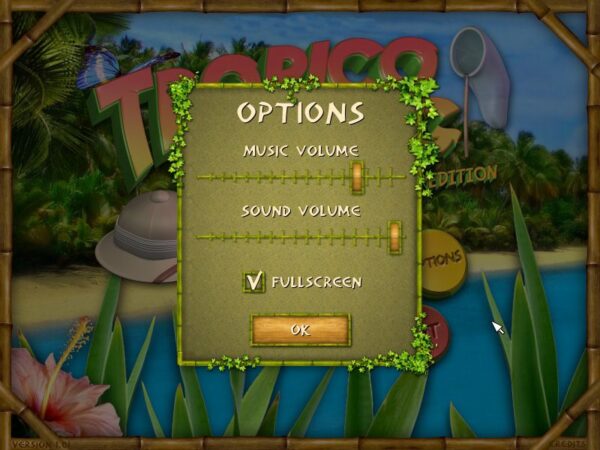The image size is (600, 450).
Task: Click the Sound Volume slider handle
Action: pos(395,236)
